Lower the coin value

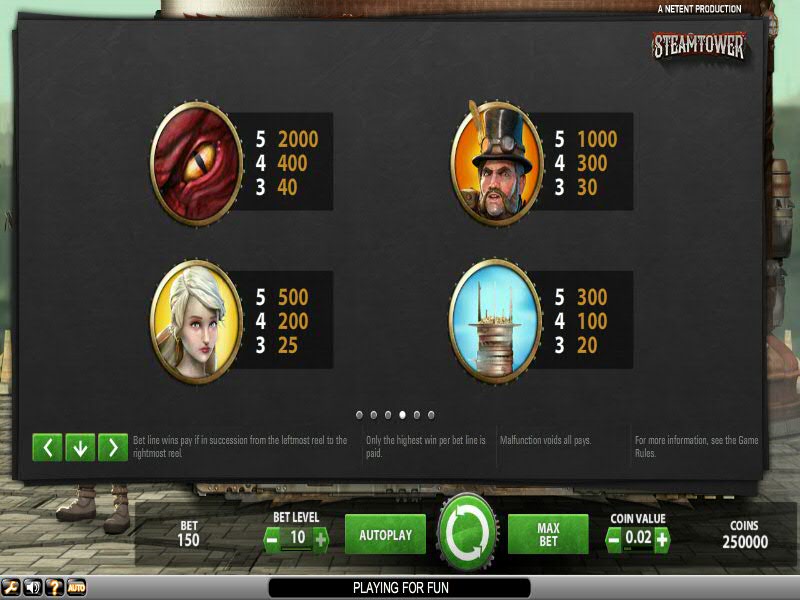[x=615, y=539]
